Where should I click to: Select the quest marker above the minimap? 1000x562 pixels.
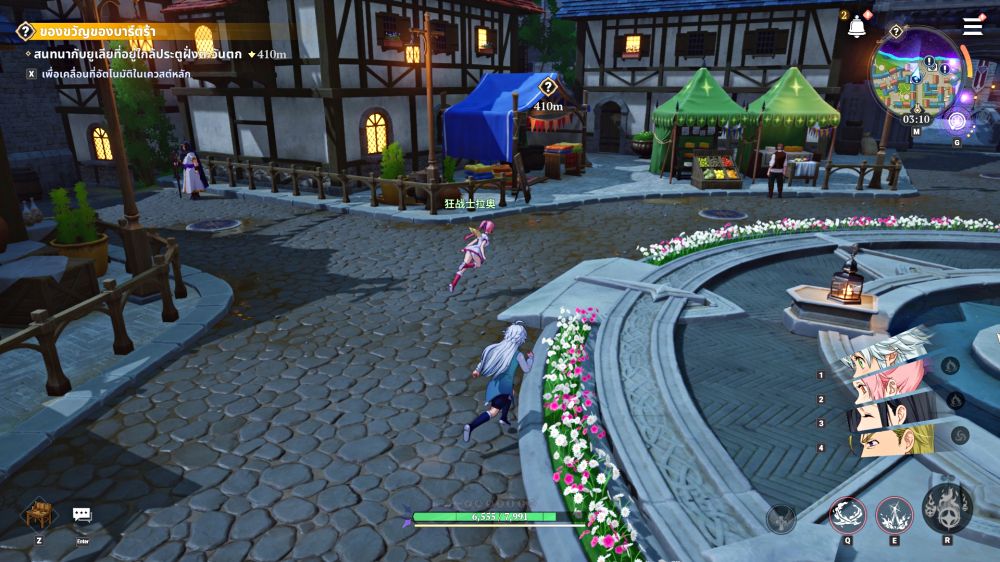(x=897, y=31)
